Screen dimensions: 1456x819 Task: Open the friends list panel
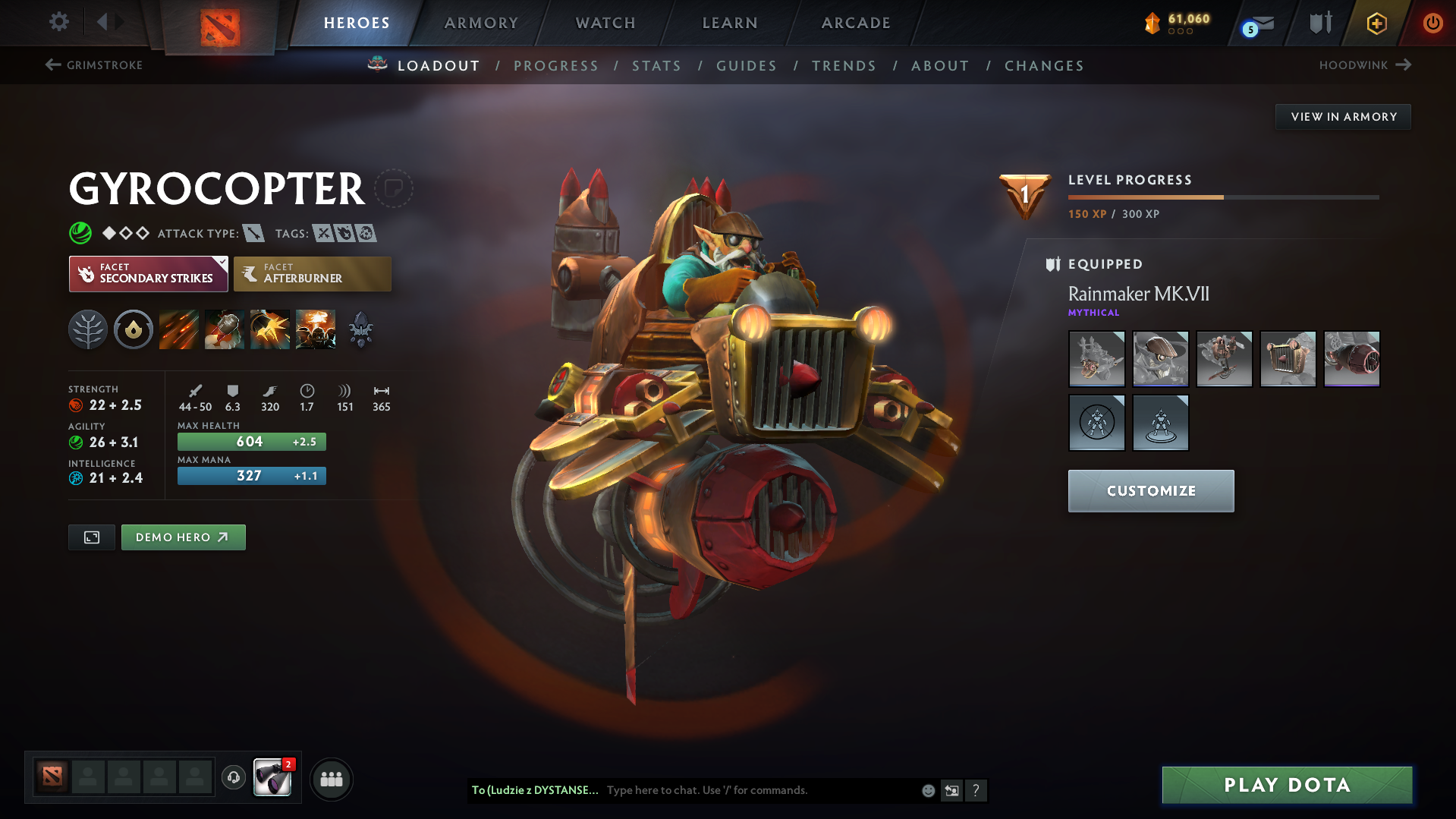(x=331, y=779)
